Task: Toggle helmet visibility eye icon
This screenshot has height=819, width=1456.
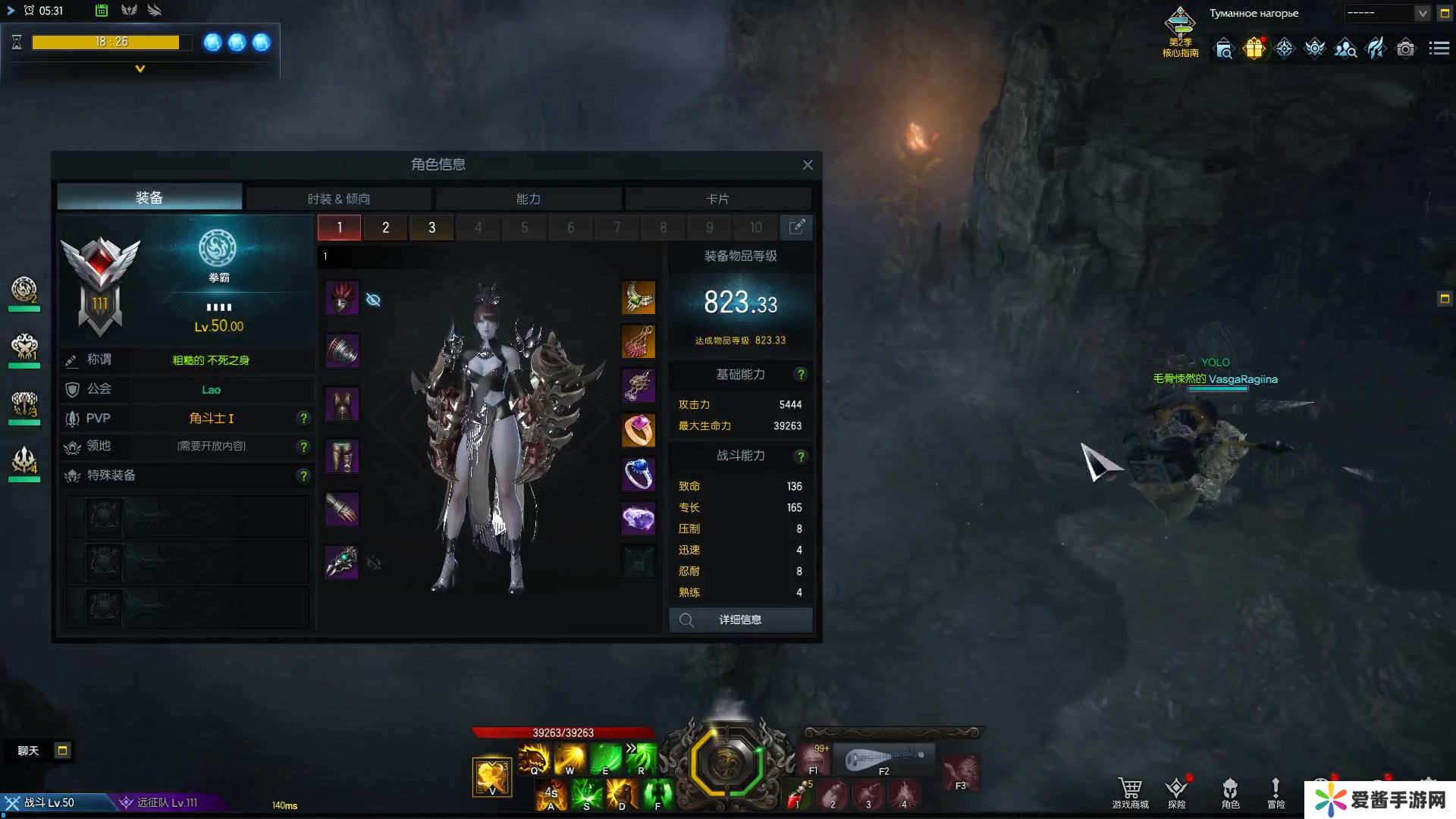Action: [373, 300]
